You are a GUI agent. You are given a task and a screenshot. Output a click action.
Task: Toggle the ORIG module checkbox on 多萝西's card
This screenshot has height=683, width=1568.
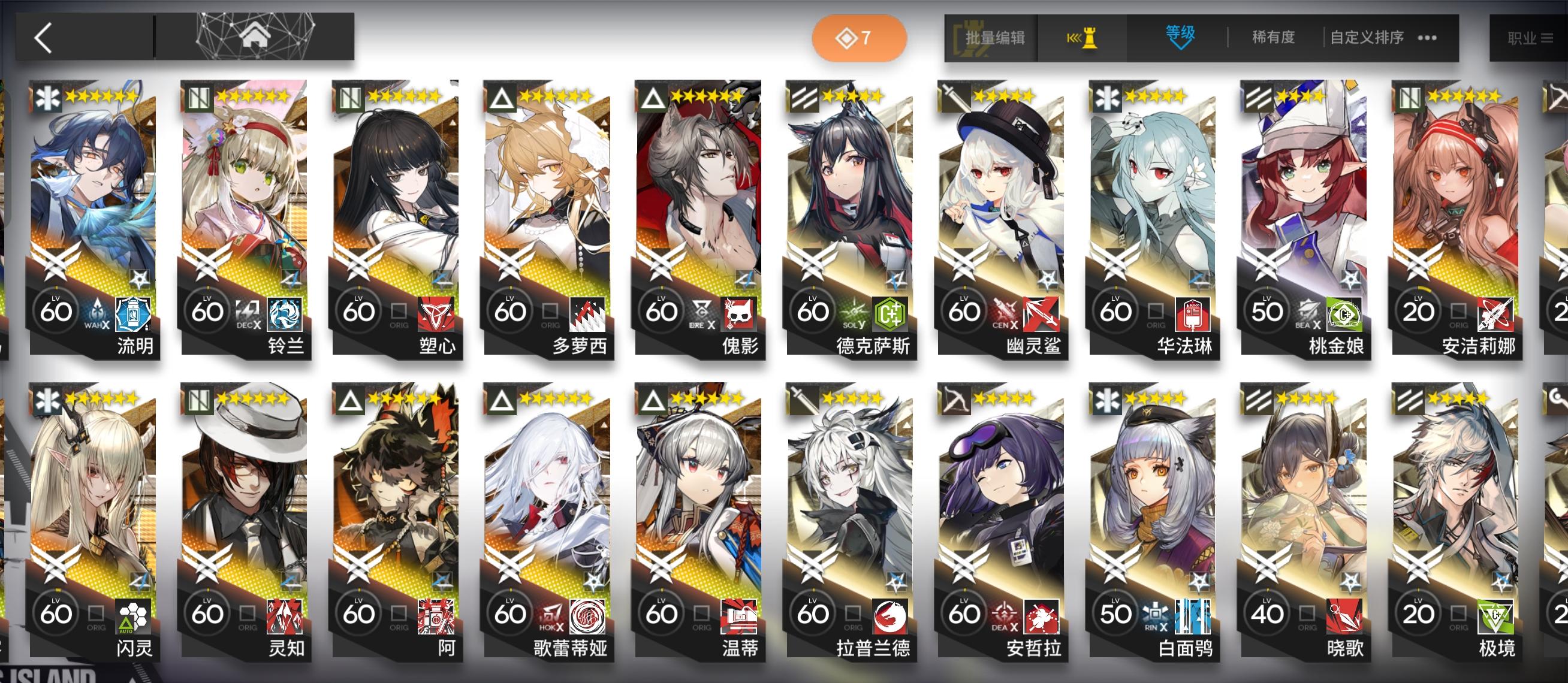(551, 312)
